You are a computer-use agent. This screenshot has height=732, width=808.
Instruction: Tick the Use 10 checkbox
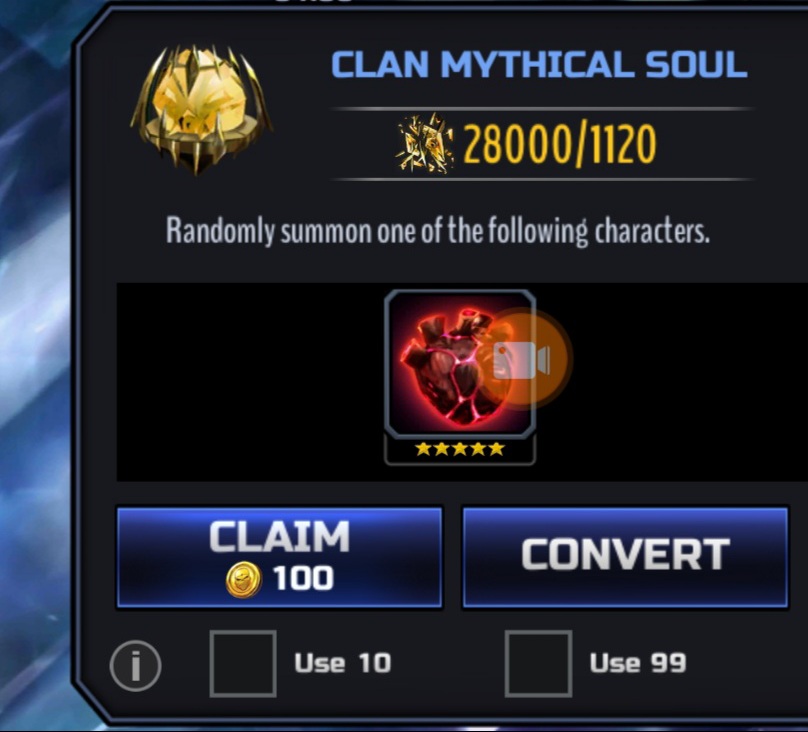coord(243,663)
